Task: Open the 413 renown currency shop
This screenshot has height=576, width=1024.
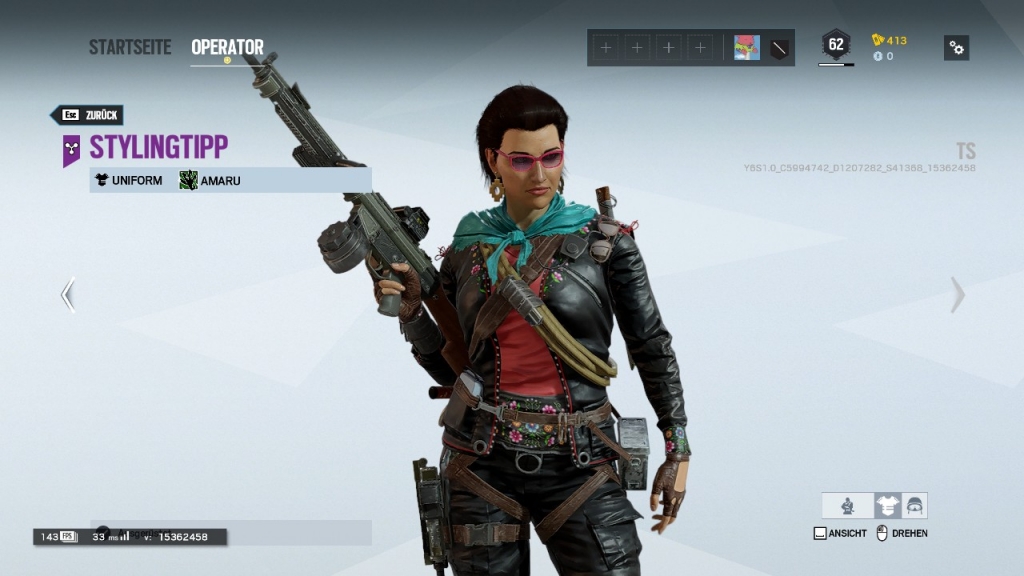Action: (x=889, y=40)
